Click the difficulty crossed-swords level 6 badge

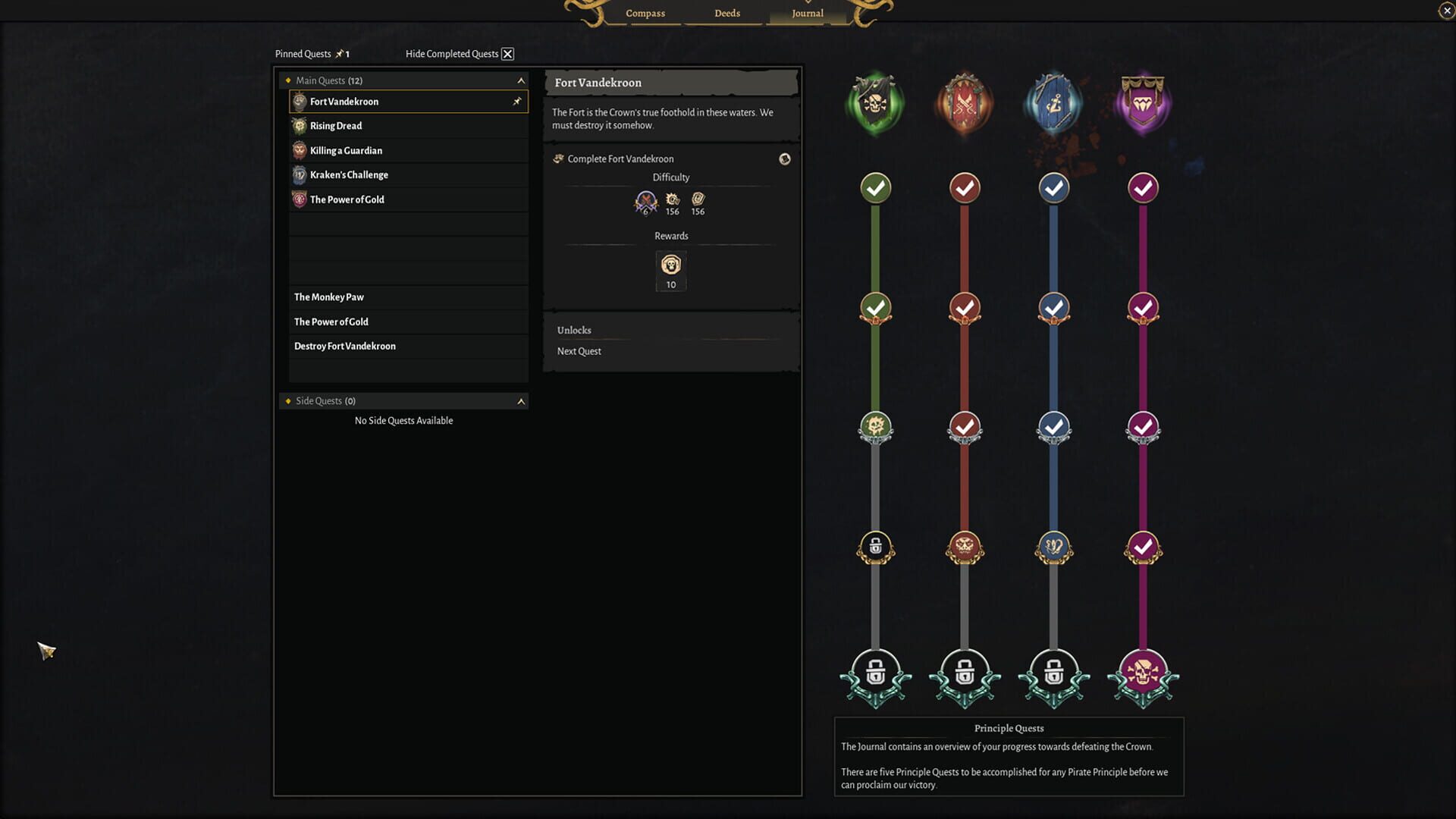tap(644, 201)
